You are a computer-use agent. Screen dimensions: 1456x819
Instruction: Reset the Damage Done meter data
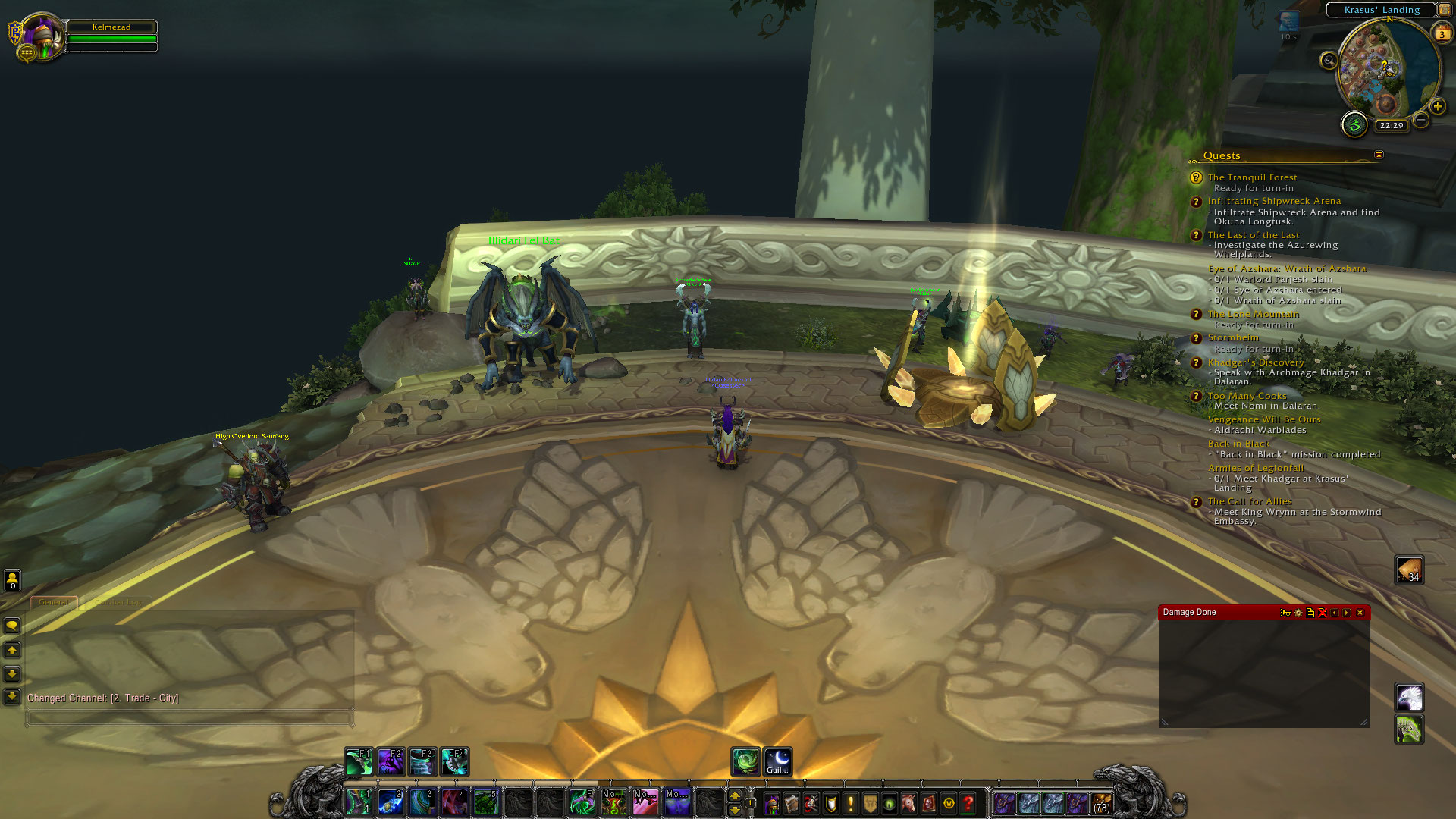click(x=1323, y=613)
